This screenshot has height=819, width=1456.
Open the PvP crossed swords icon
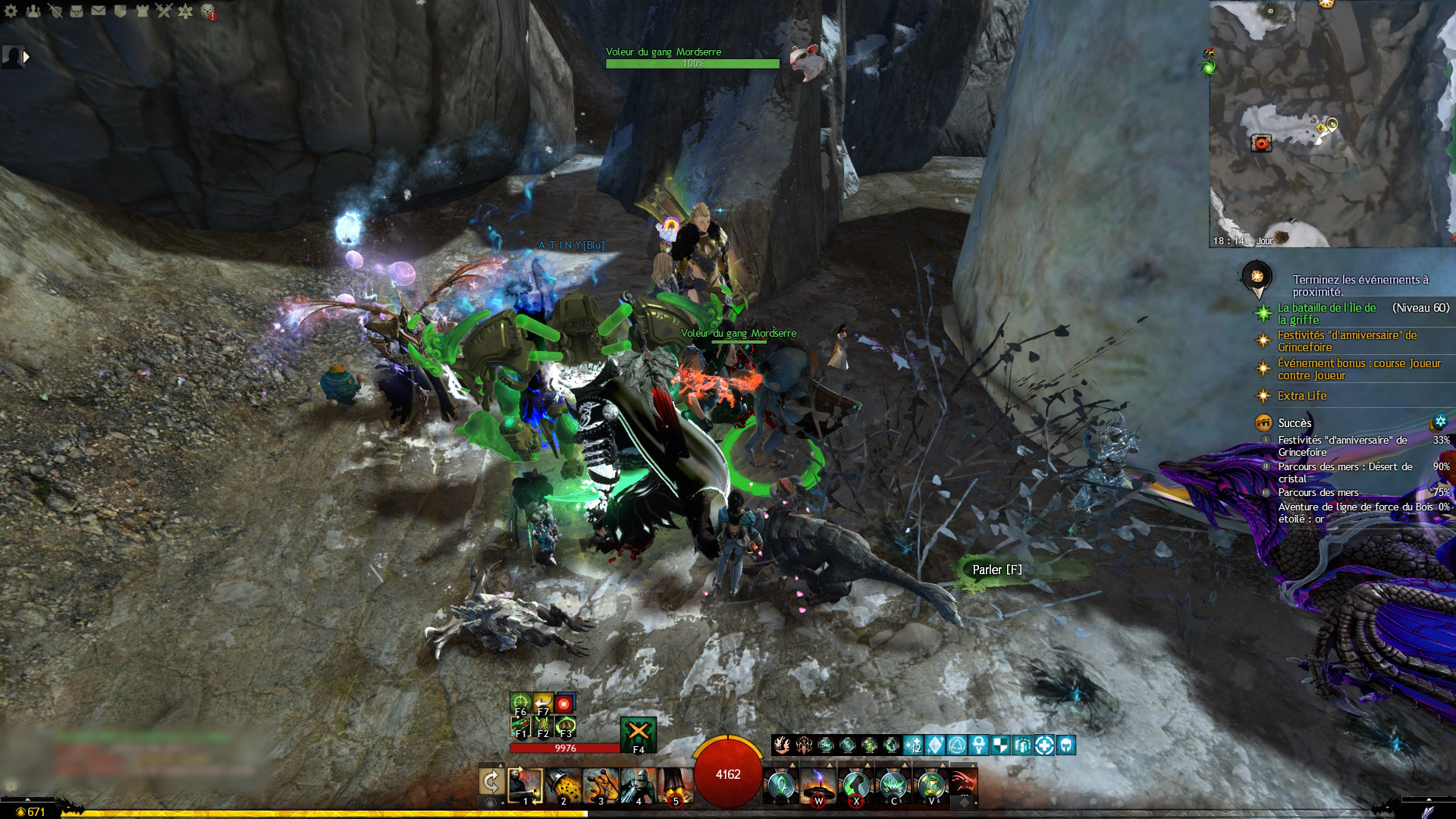pyautogui.click(x=164, y=11)
